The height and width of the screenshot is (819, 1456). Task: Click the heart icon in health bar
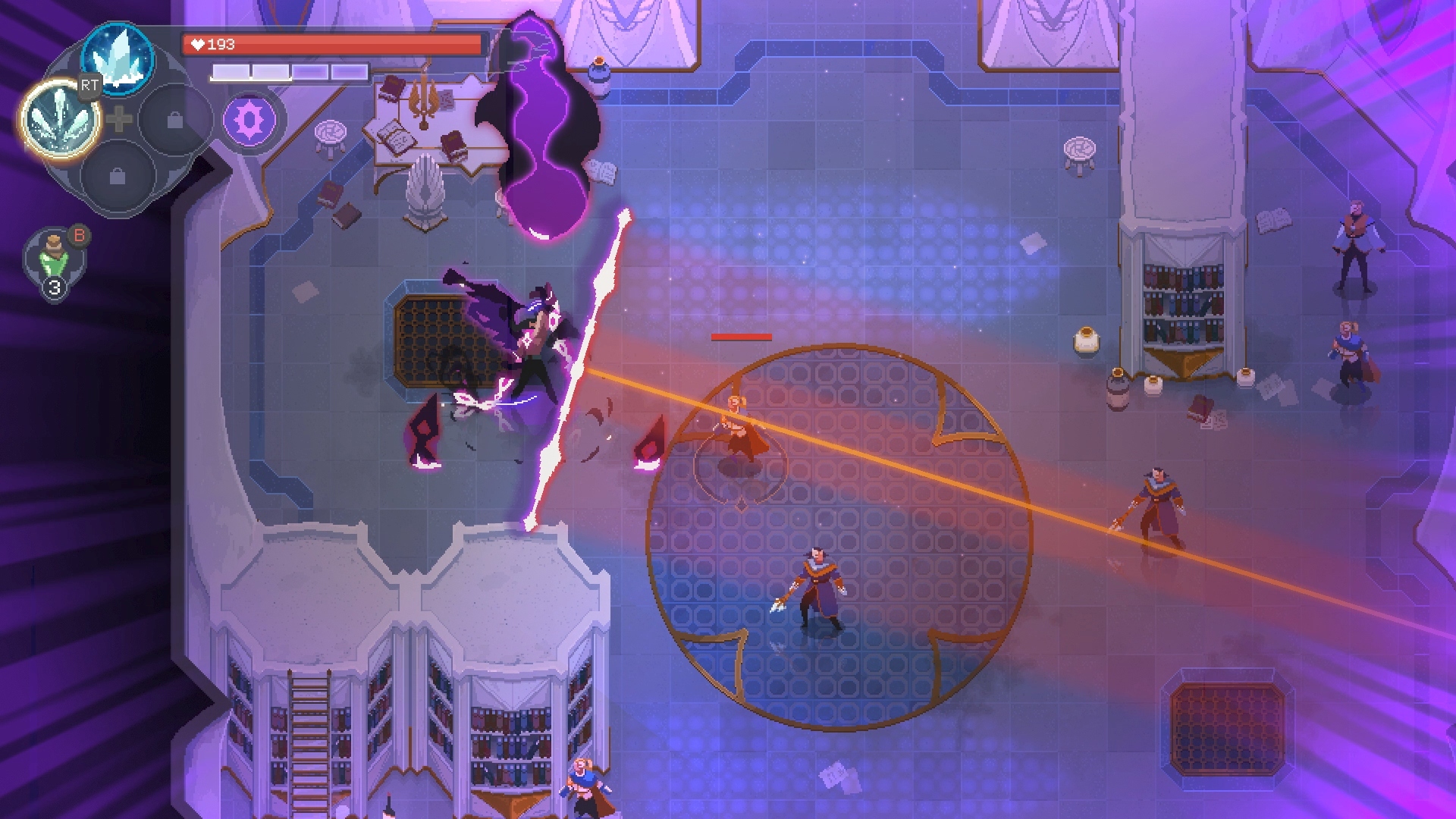click(196, 43)
